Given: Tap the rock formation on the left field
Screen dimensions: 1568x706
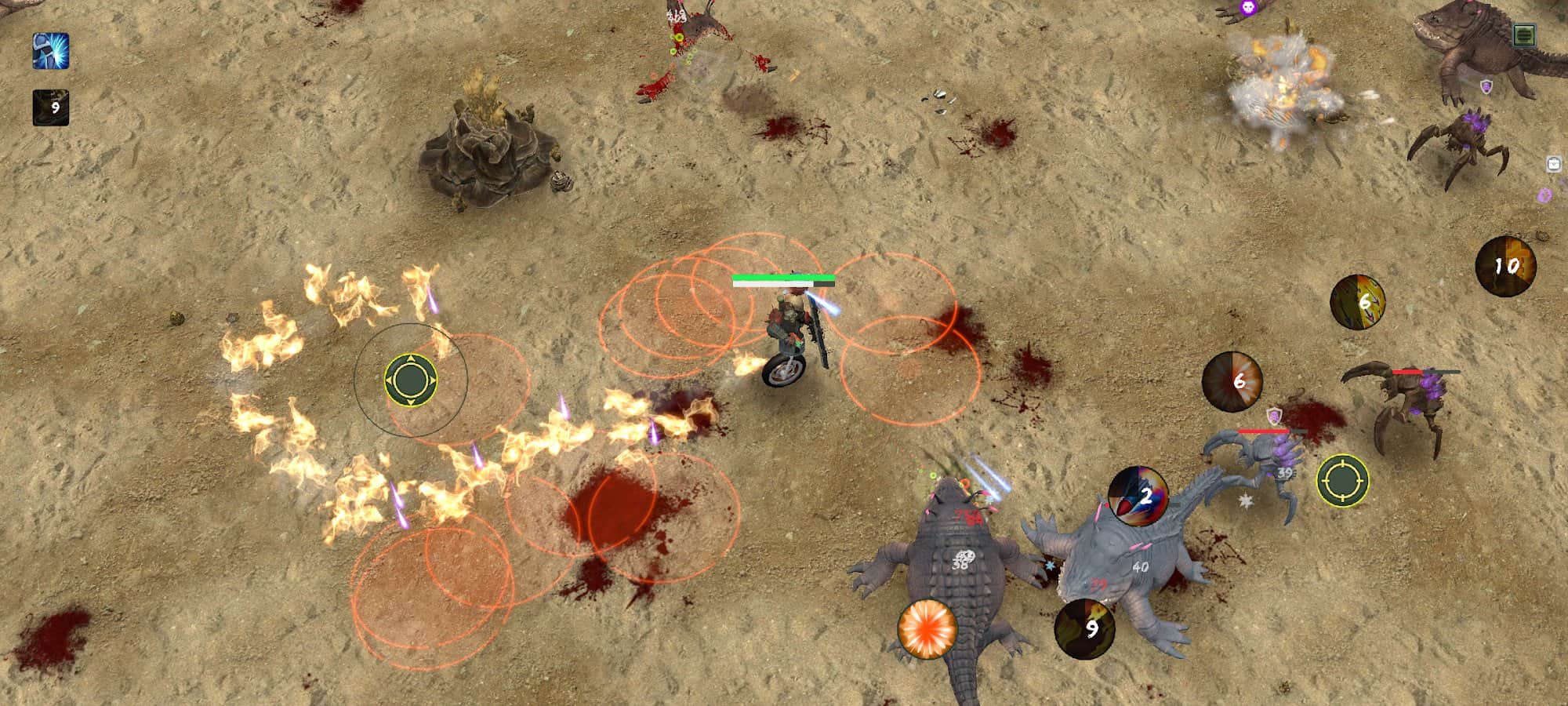Looking at the screenshot, I should tap(486, 157).
